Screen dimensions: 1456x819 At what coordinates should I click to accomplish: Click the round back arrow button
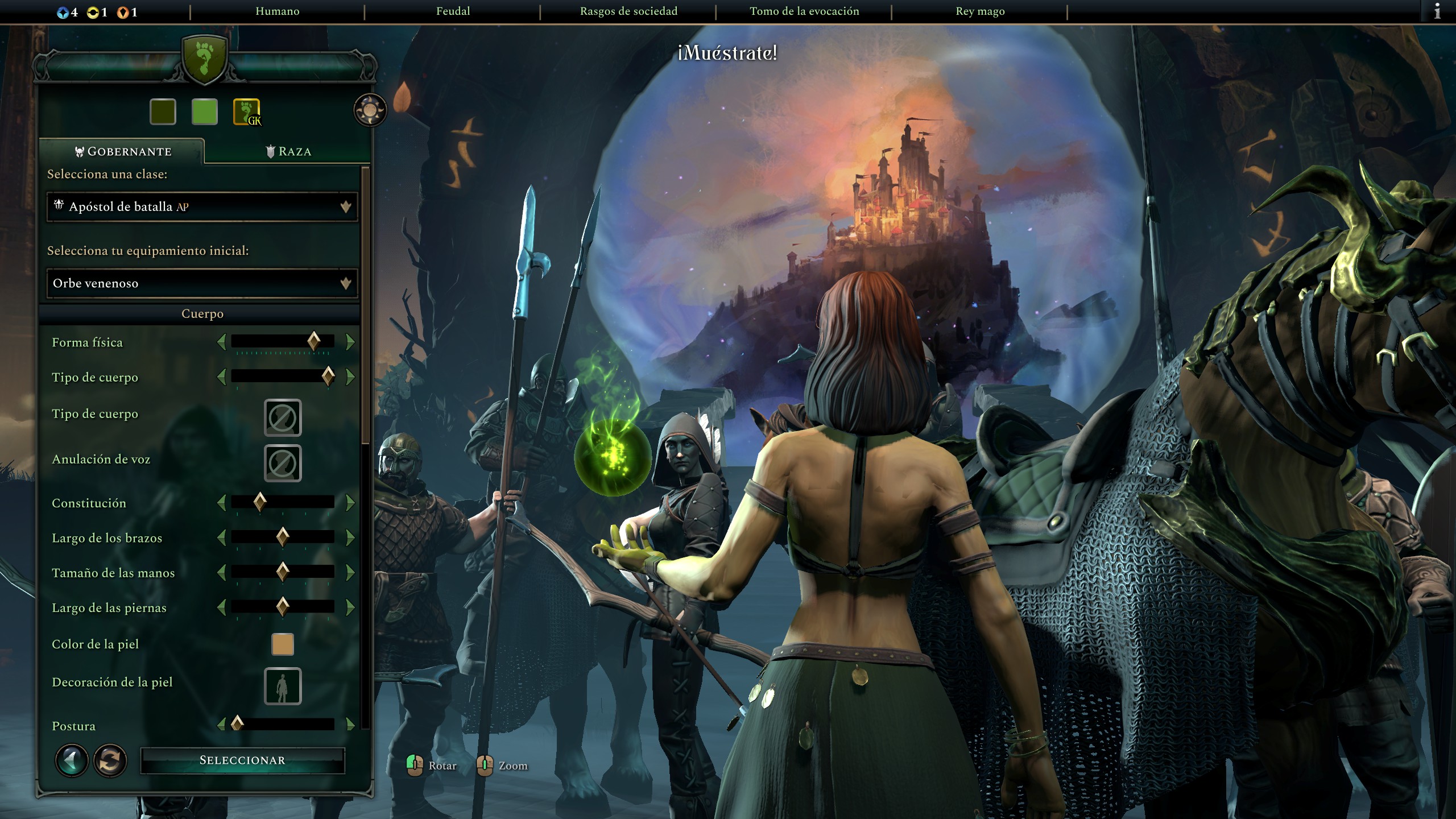coord(72,760)
